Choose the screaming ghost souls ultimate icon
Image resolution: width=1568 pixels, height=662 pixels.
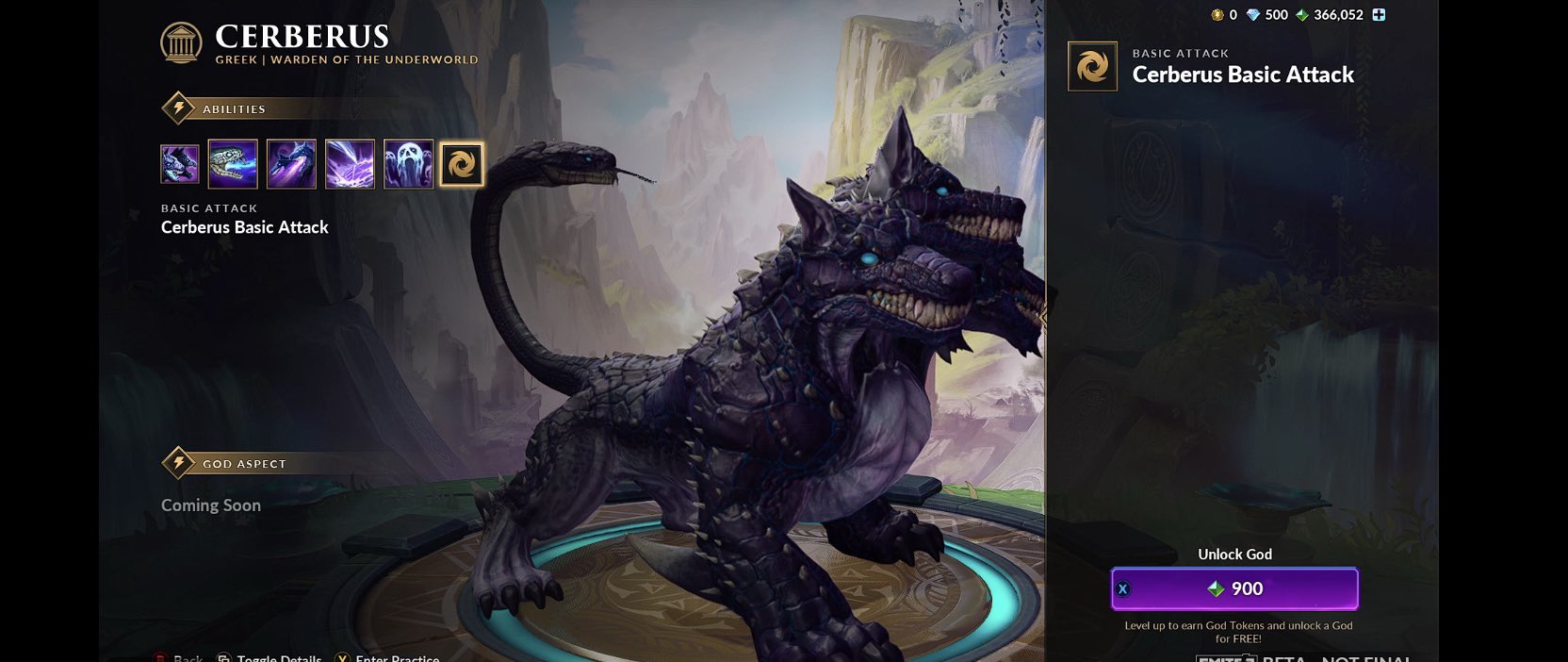[408, 164]
